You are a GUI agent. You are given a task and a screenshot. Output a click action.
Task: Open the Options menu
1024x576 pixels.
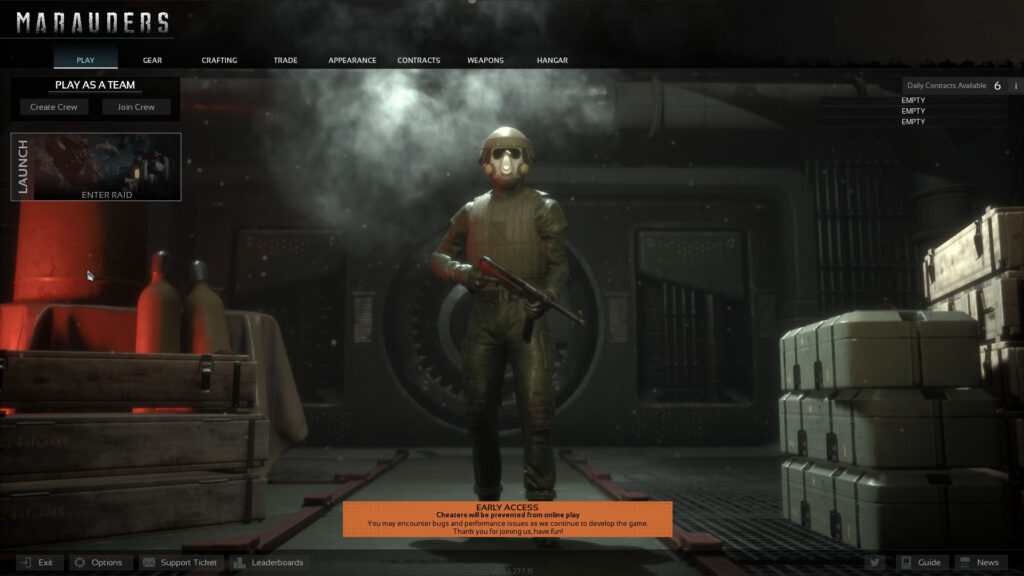tap(98, 563)
